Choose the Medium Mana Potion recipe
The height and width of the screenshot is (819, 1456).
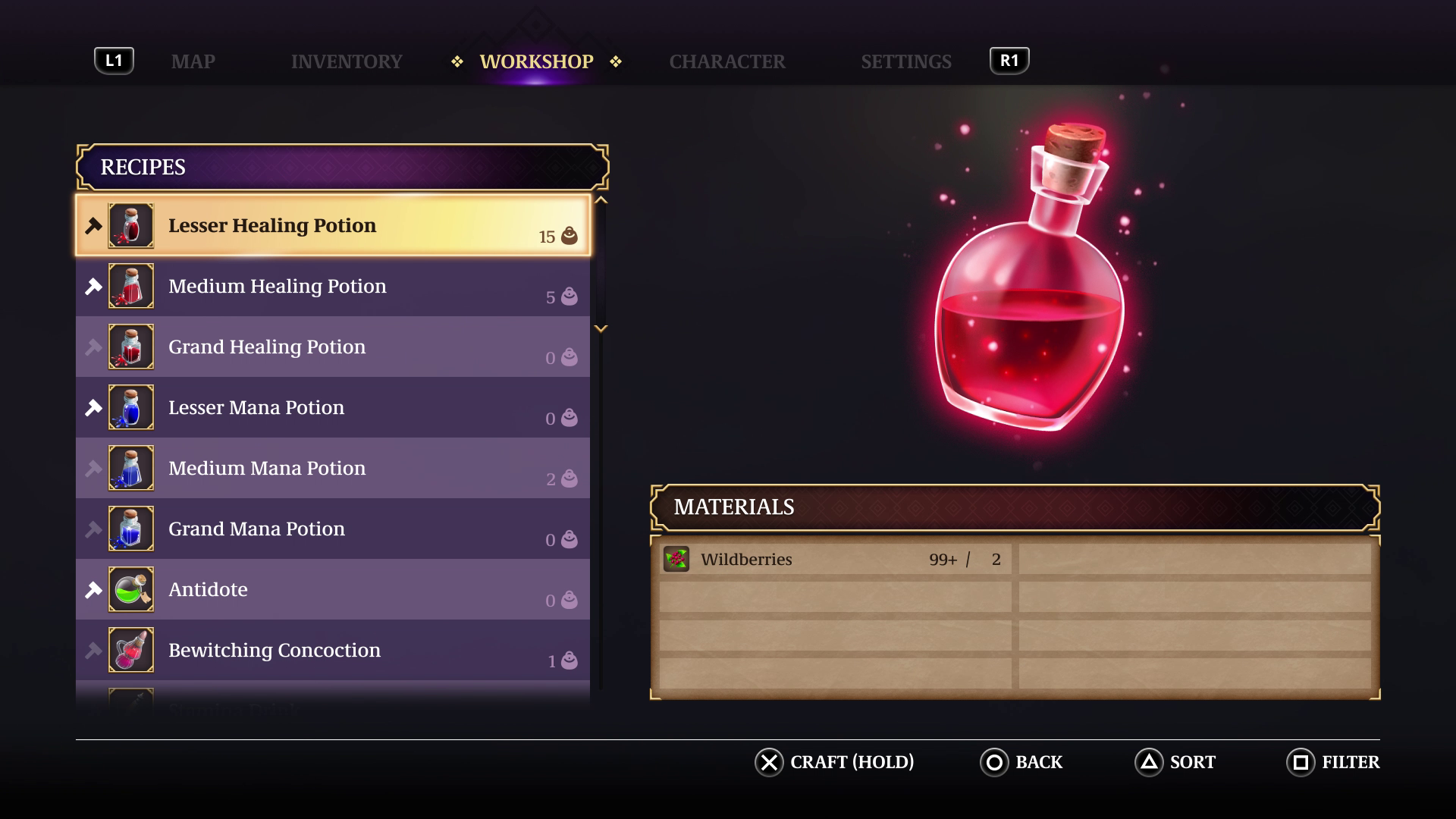point(334,468)
